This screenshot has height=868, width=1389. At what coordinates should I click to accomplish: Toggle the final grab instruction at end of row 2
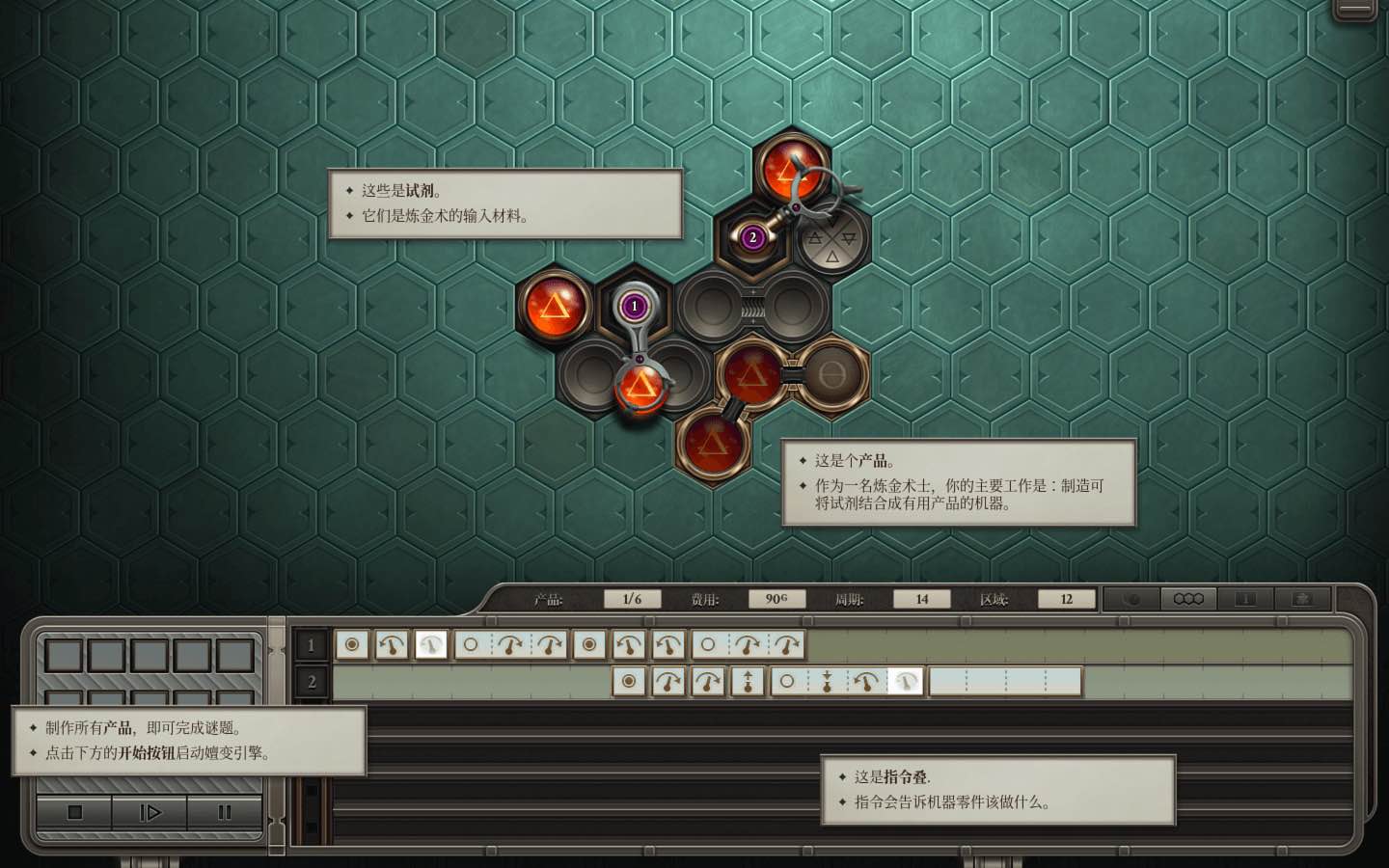[905, 682]
